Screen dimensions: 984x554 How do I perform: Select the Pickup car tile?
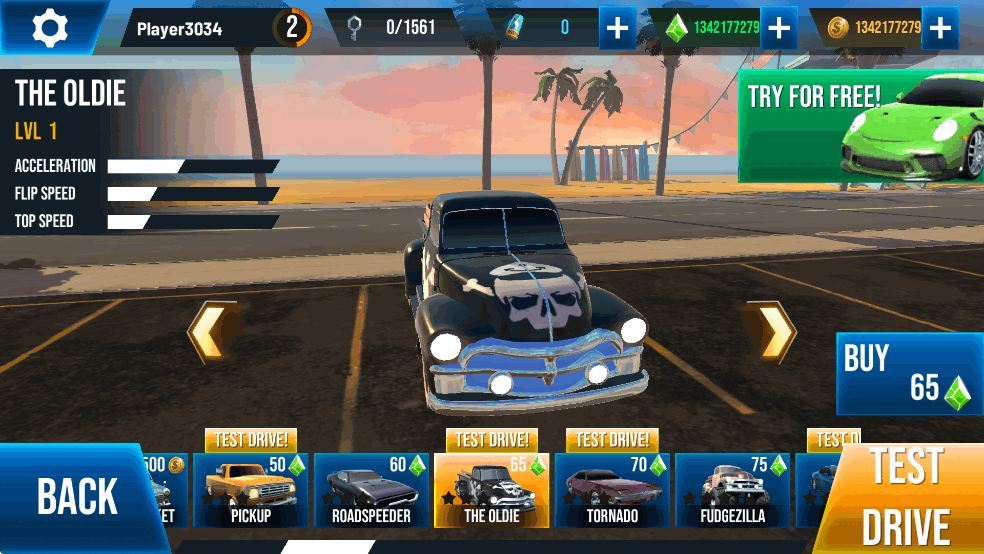click(x=251, y=491)
